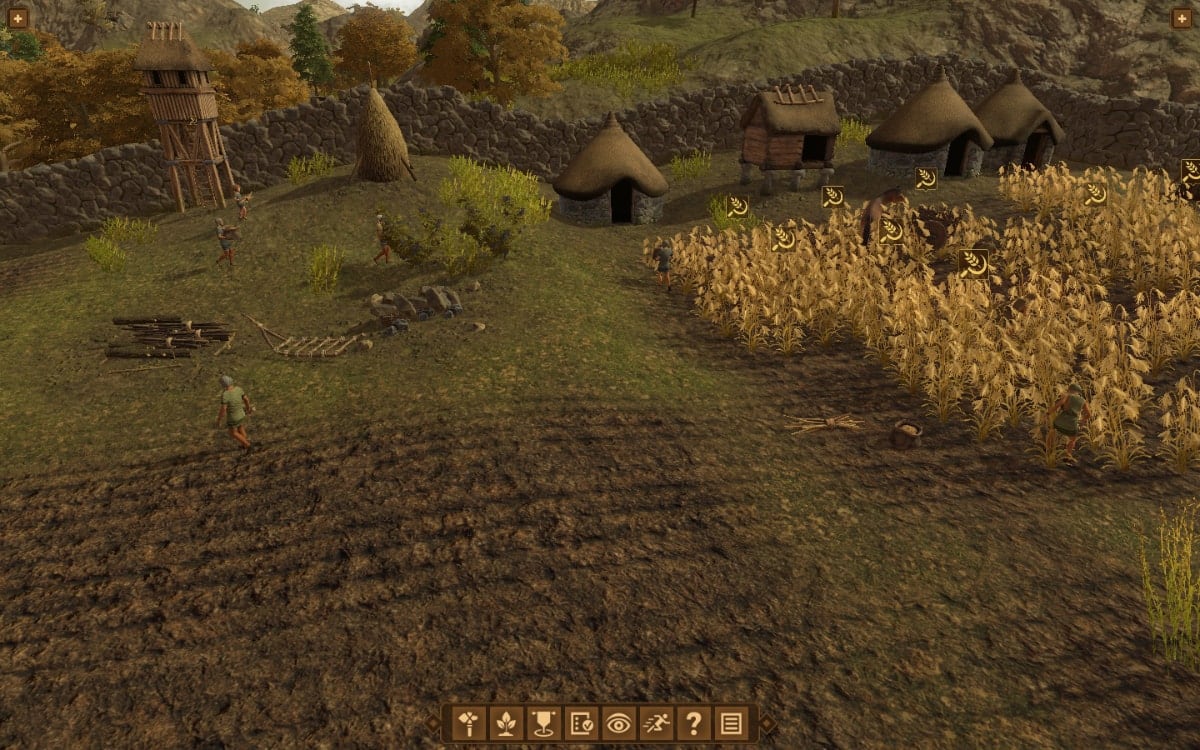Open the farming plant sprout menu
Viewport: 1200px width, 750px height.
[x=506, y=723]
